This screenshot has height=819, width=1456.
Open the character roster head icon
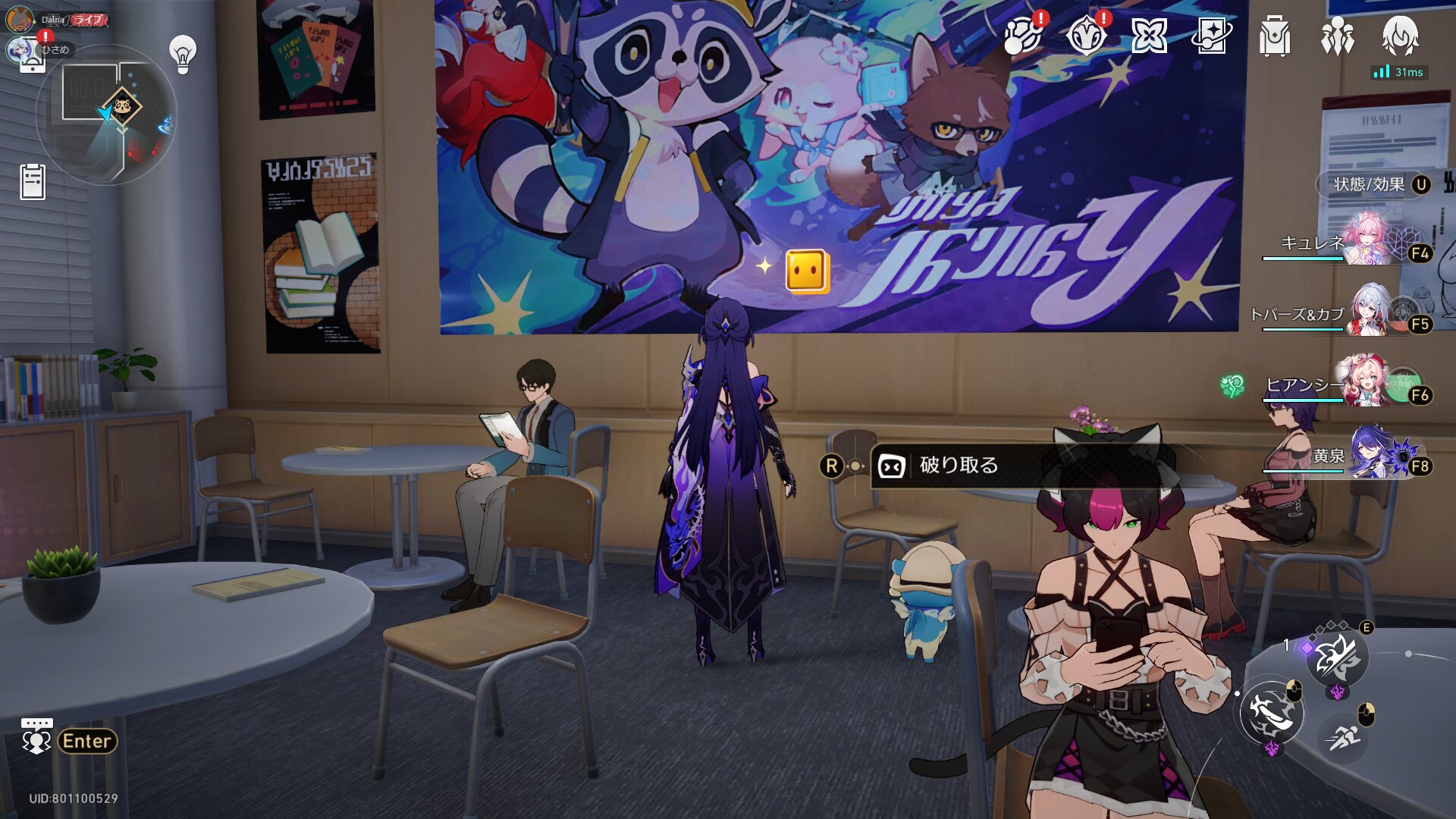1400,36
